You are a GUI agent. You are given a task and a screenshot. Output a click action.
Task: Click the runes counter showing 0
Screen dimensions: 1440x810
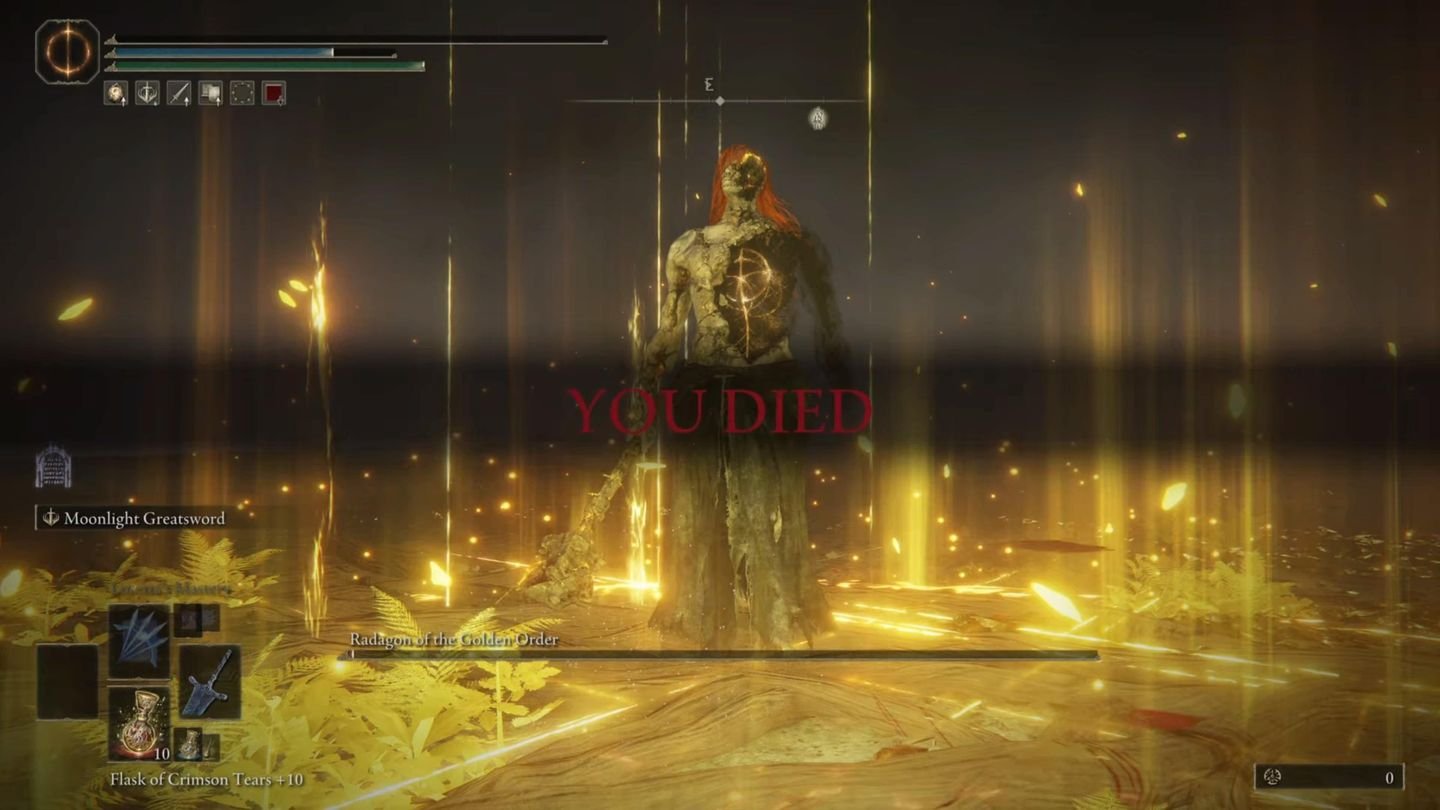click(1329, 777)
